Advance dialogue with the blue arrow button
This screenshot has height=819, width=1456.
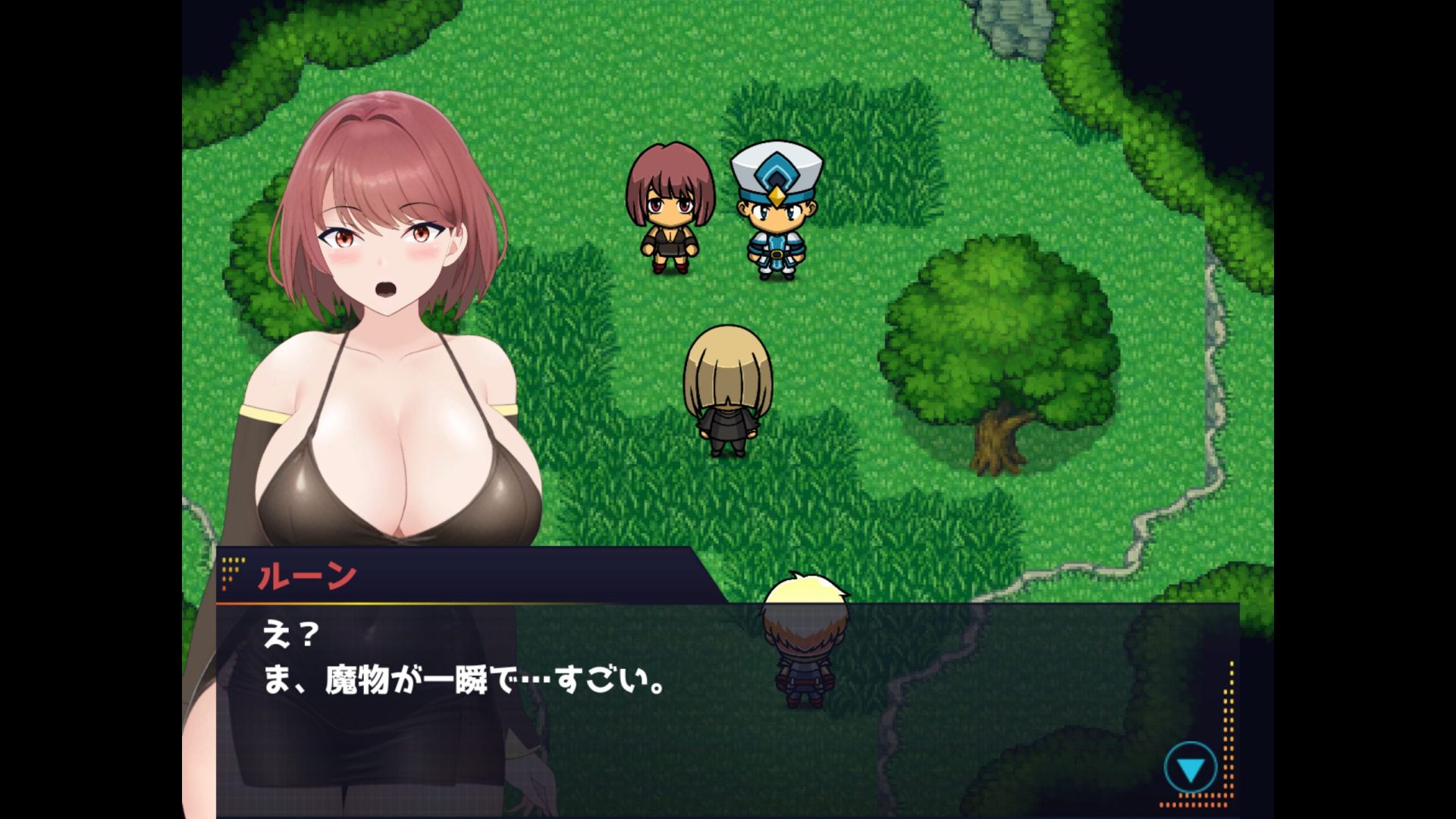(1190, 769)
